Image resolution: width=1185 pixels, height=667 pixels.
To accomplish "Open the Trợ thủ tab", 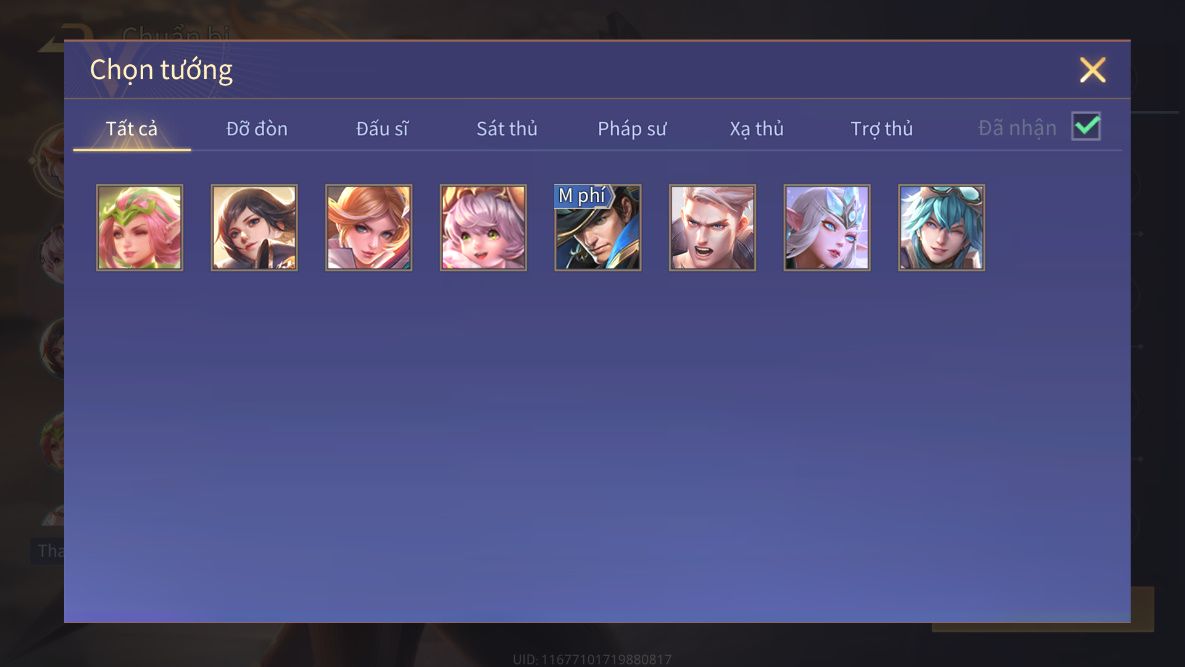I will pyautogui.click(x=882, y=129).
